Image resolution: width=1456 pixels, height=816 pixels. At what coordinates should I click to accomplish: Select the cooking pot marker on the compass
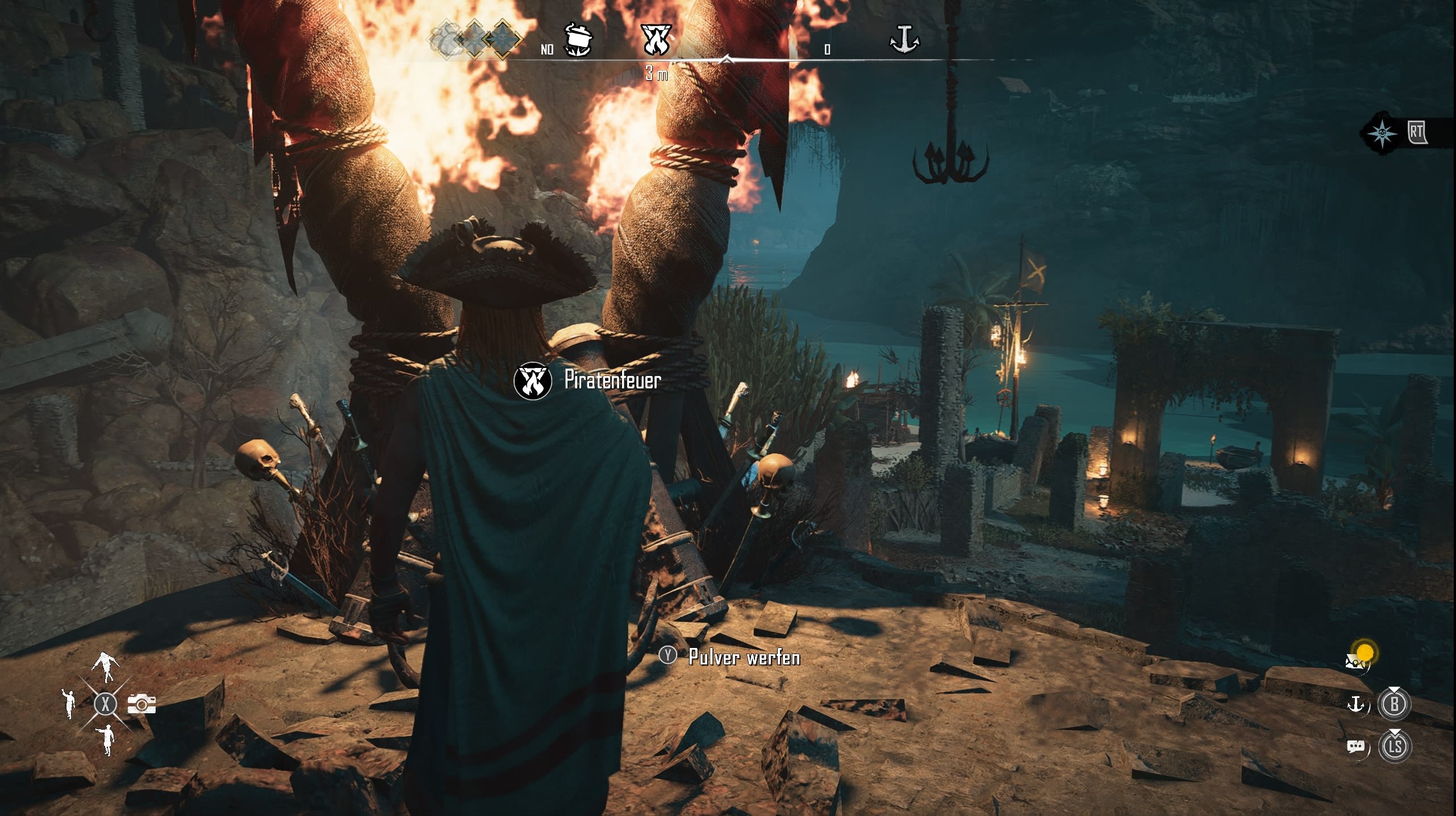578,39
